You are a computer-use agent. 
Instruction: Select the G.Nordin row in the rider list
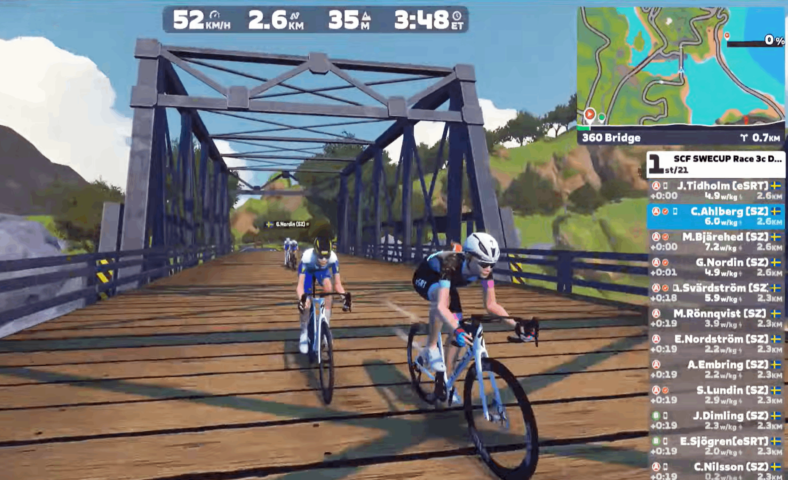[x=715, y=266]
